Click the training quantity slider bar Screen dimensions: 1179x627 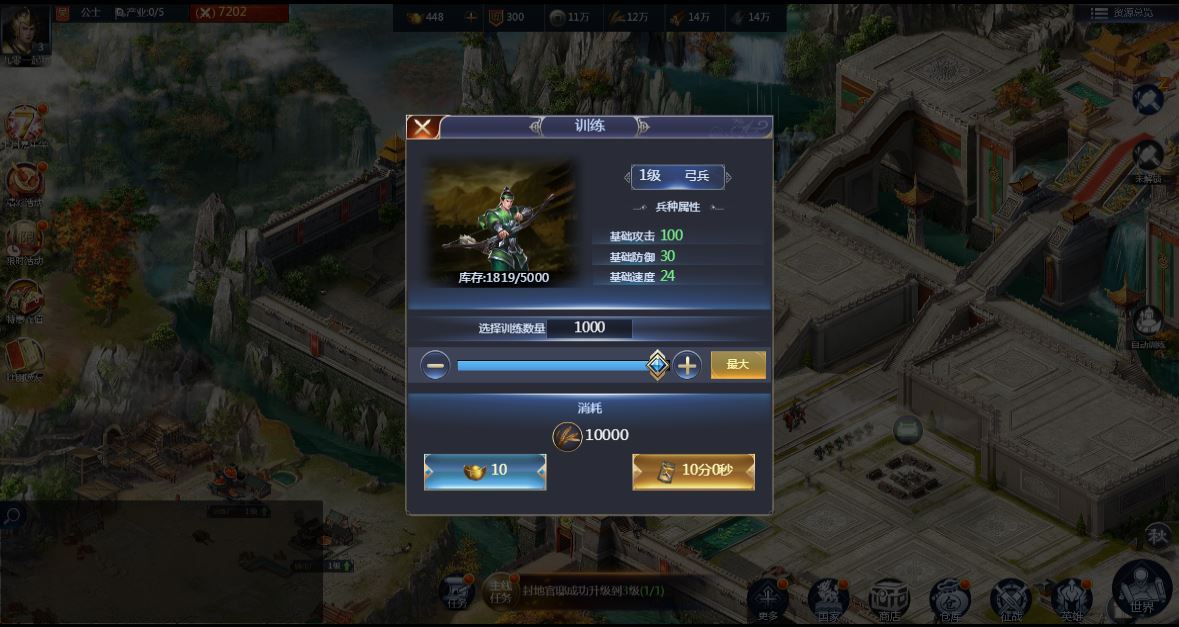pyautogui.click(x=554, y=366)
